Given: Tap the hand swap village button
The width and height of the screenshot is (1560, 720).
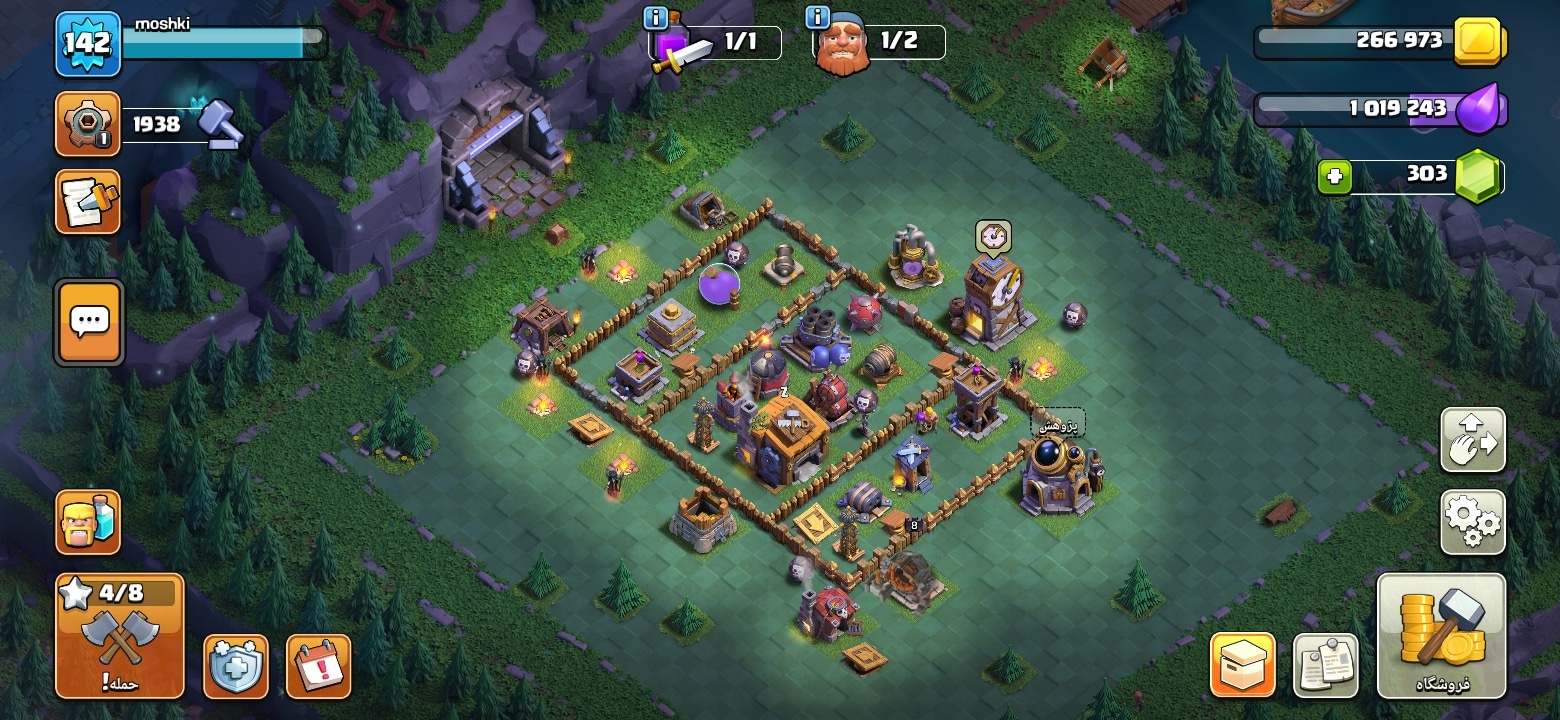Looking at the screenshot, I should pyautogui.click(x=1473, y=439).
